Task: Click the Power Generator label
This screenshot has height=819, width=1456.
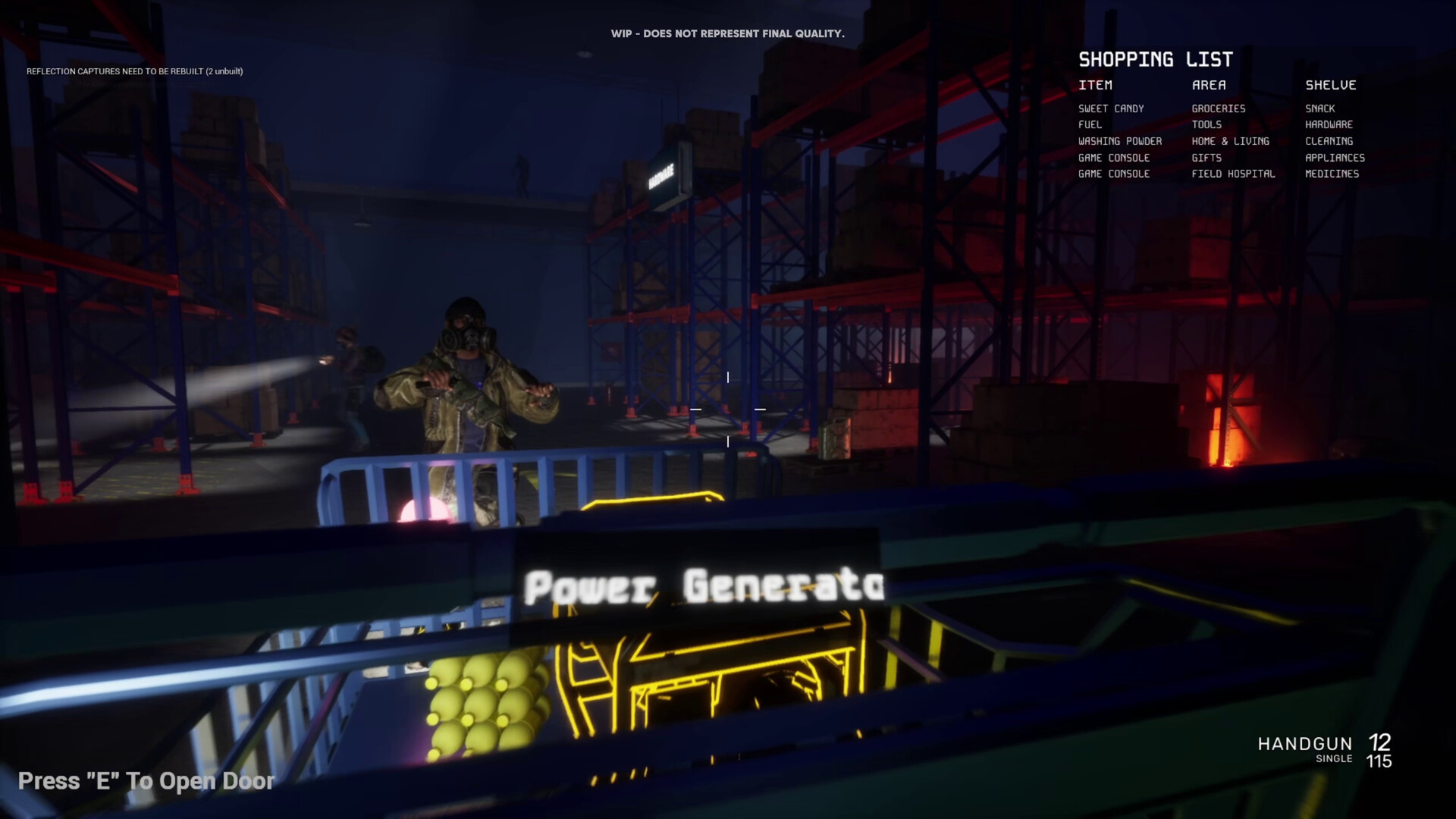Action: 705,584
